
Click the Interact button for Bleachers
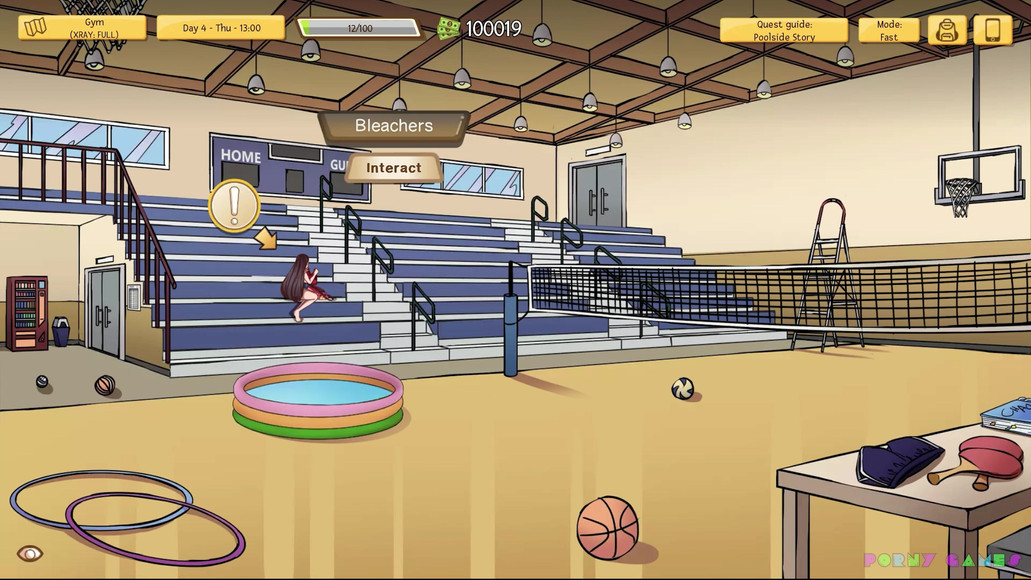394,168
